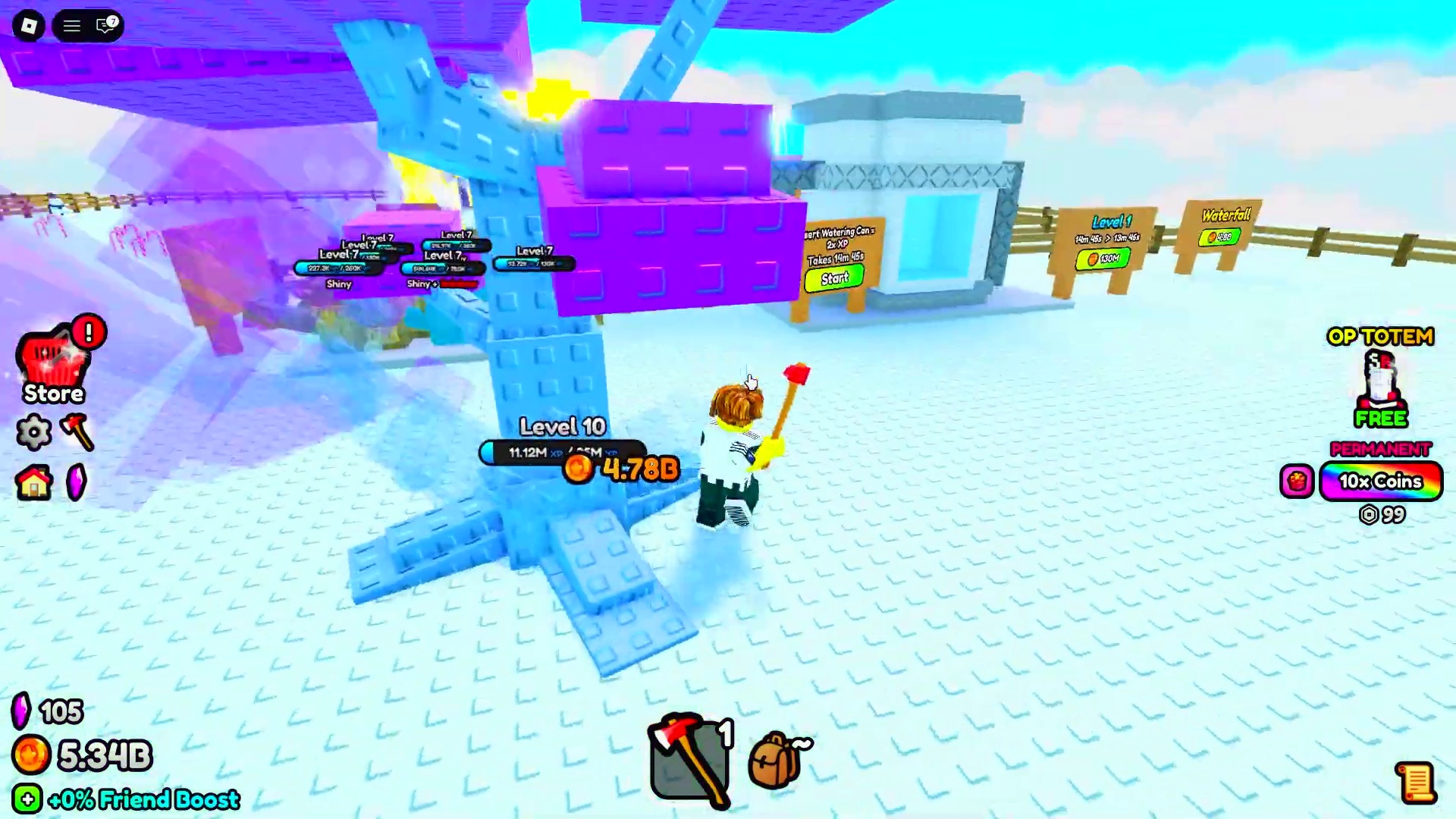
Task: Open the axe upgrades icon
Action: 77,432
